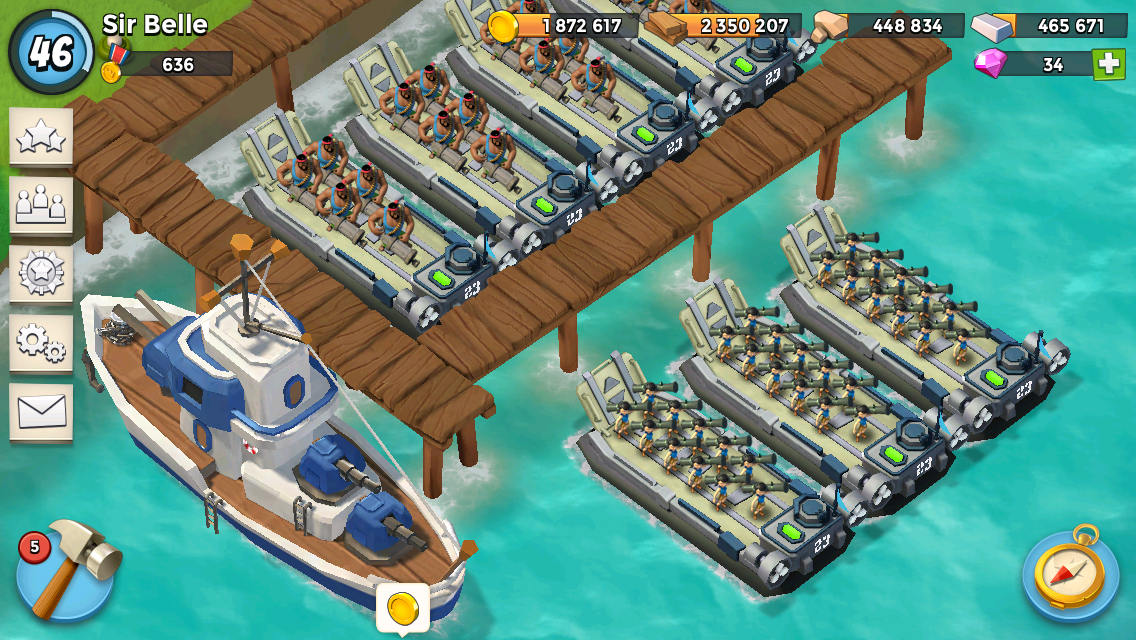Open the task force members button
The image size is (1136, 640).
coord(41,205)
